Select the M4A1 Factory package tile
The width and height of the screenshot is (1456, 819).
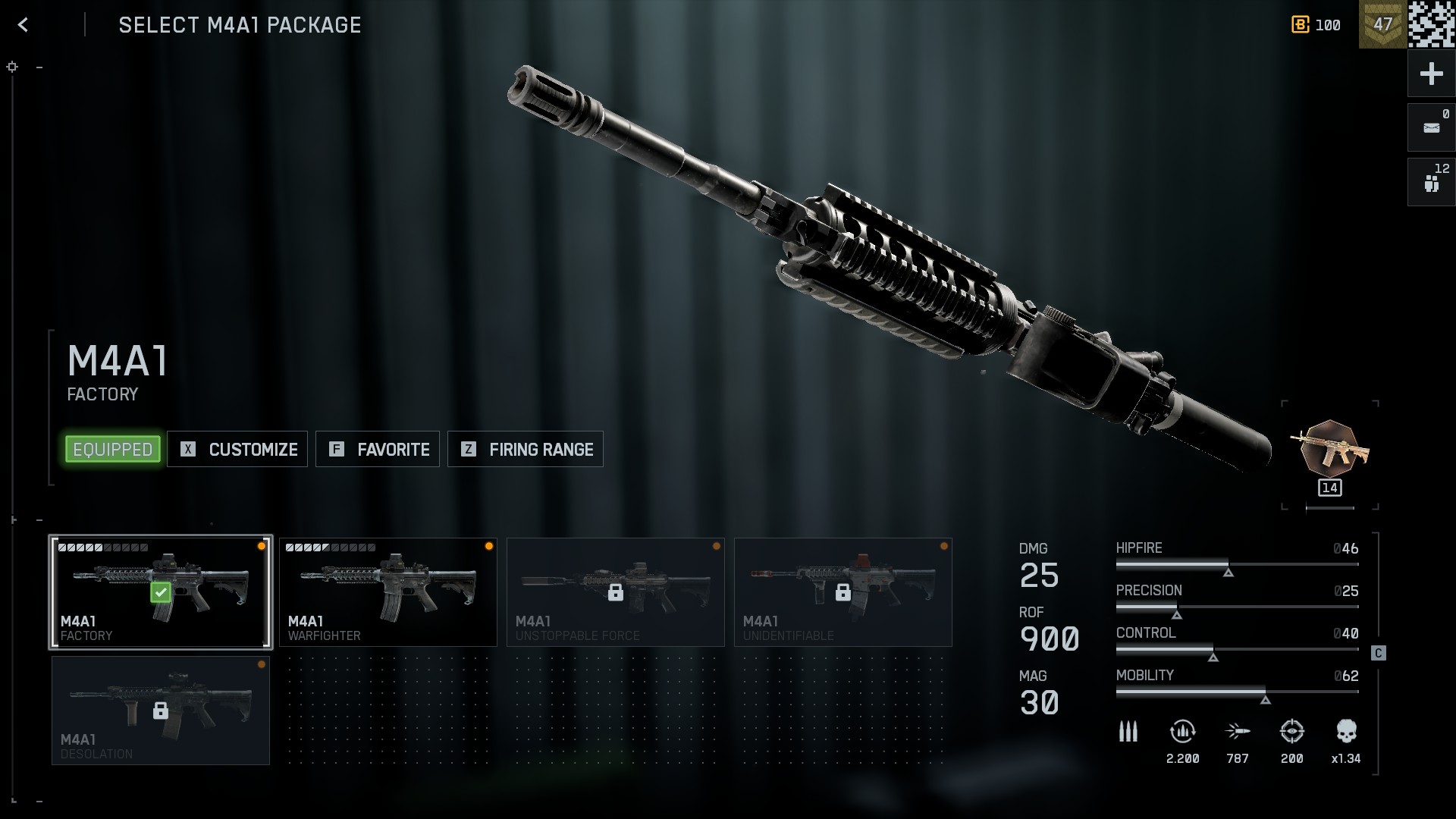[160, 592]
